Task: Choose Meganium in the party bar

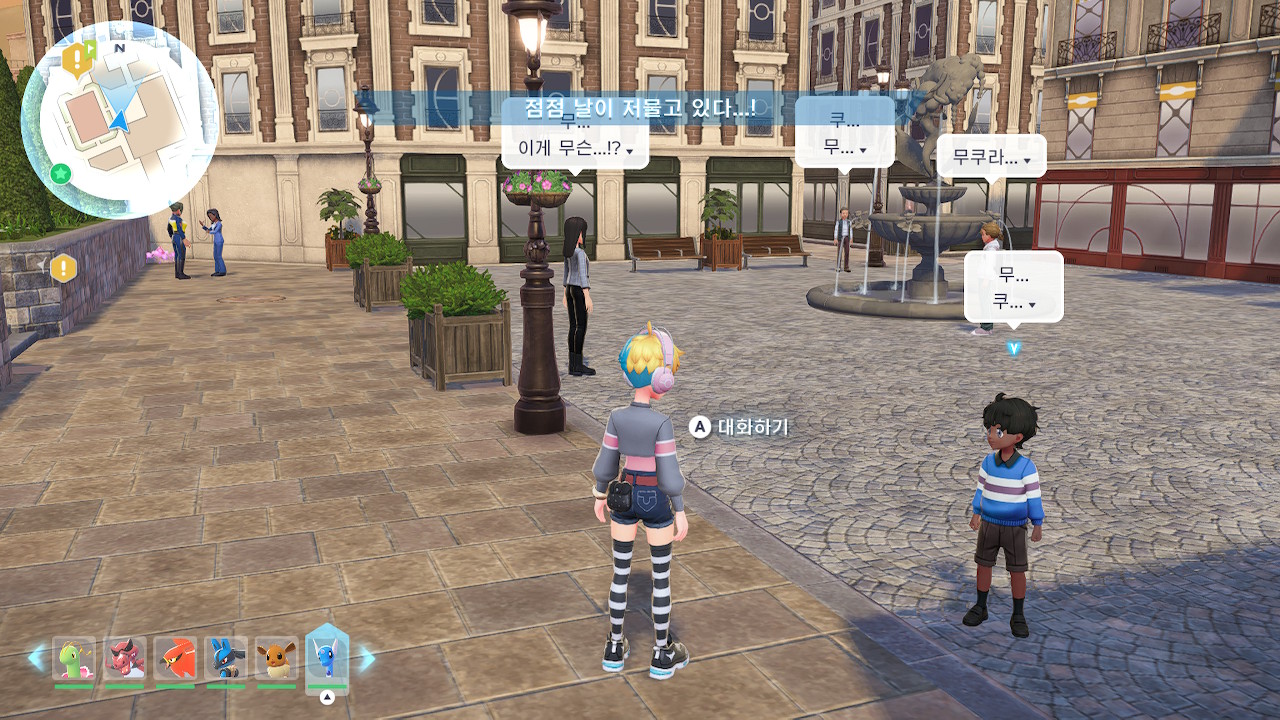Action: click(74, 659)
